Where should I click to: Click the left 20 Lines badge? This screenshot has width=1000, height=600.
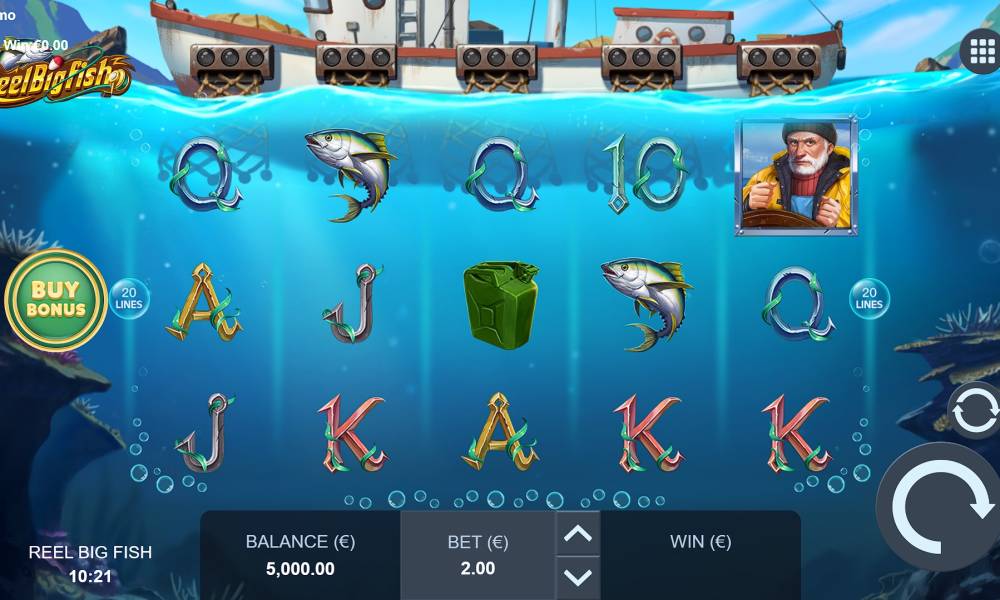[x=129, y=298]
